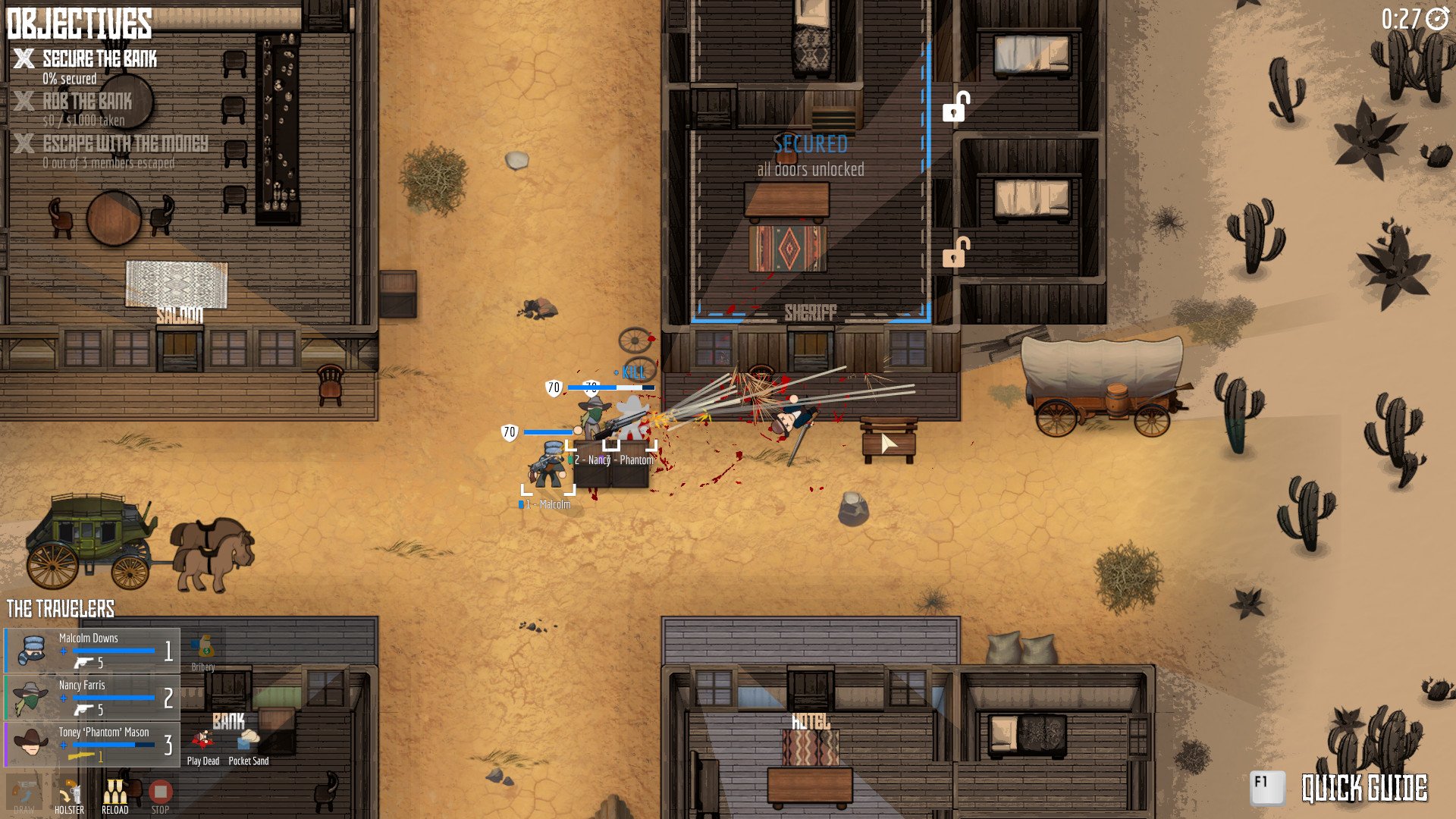Screen dimensions: 1456x819
Task: Select the Escape with the Money objective
Action: coord(125,144)
